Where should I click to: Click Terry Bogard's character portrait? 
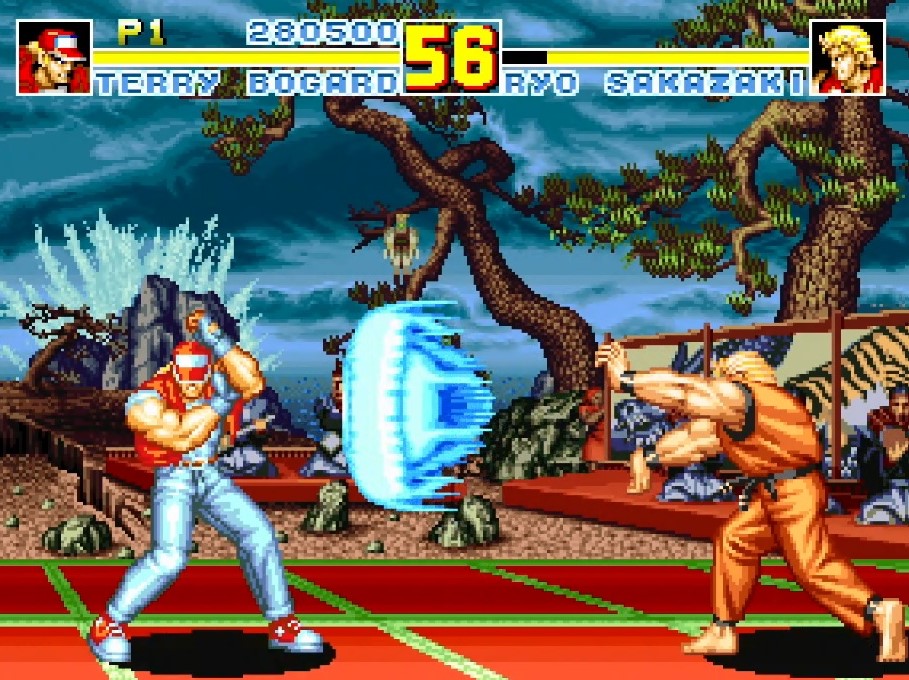click(54, 57)
